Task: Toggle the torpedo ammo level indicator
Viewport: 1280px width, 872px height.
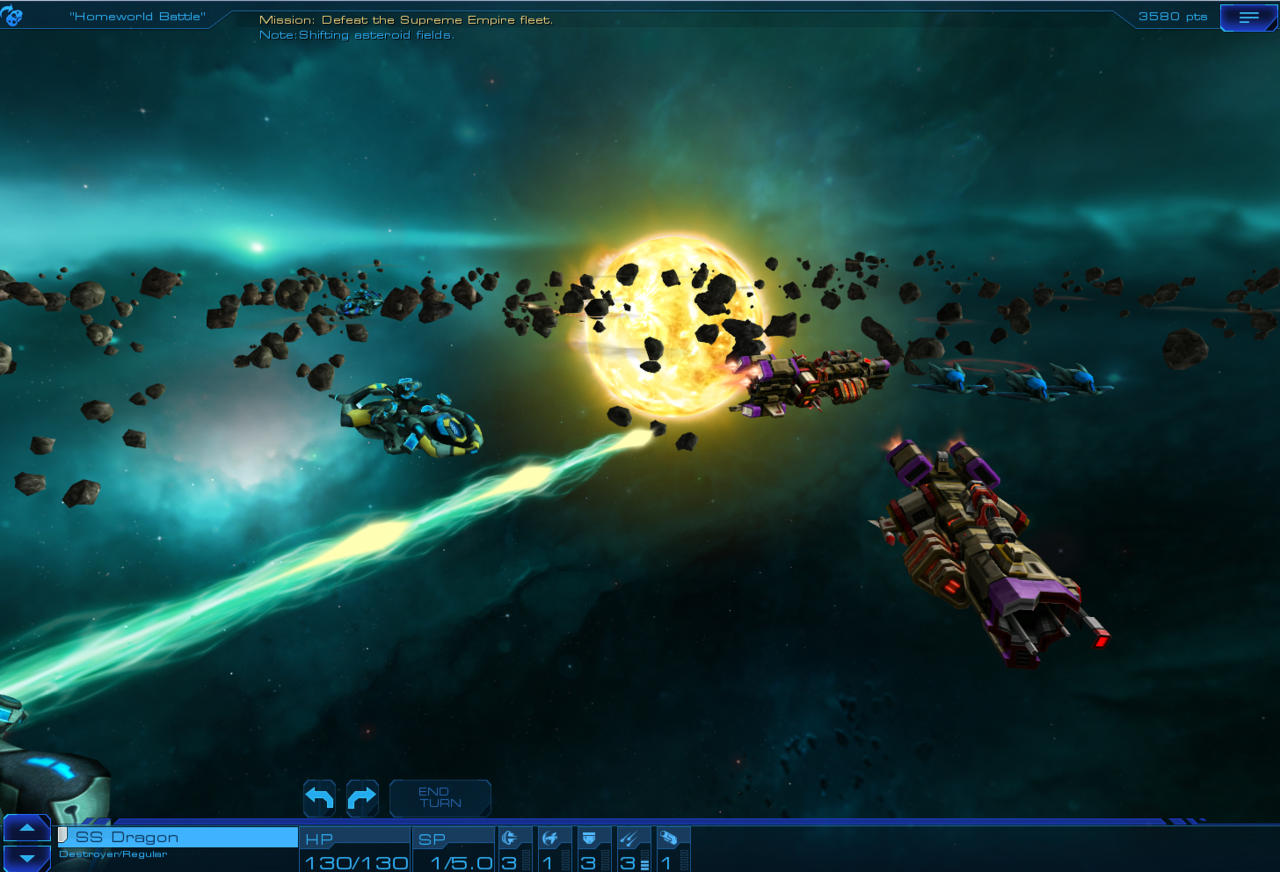Action: coord(645,861)
